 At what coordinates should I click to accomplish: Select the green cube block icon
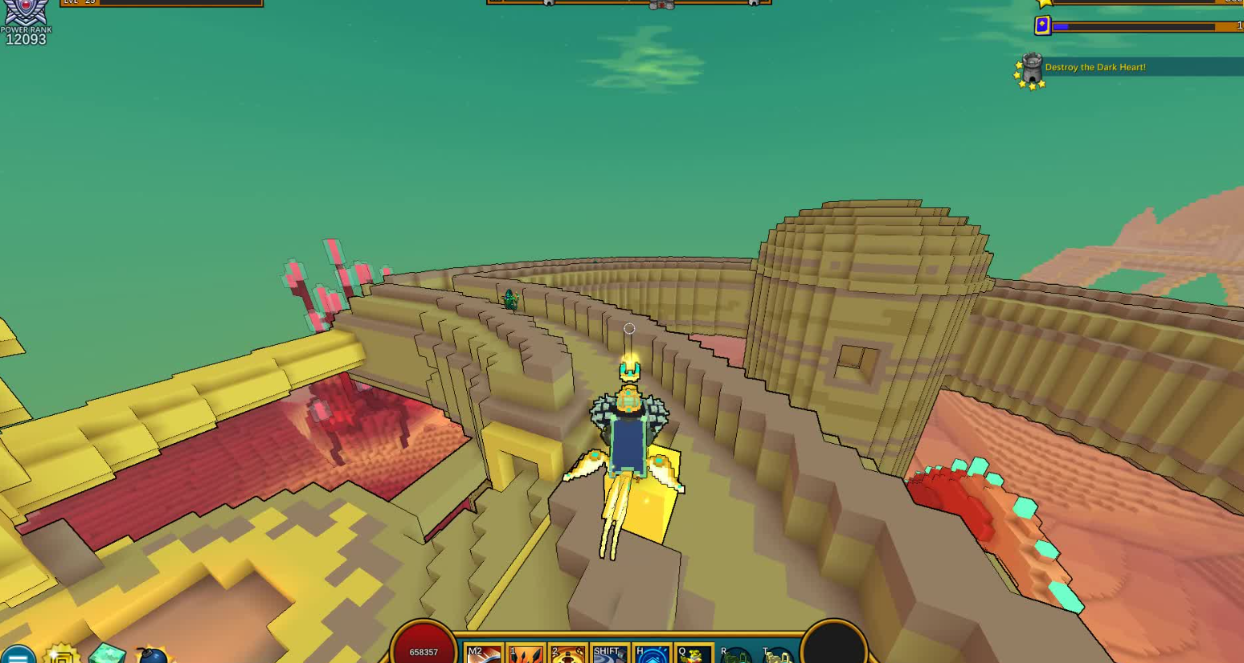[107, 654]
